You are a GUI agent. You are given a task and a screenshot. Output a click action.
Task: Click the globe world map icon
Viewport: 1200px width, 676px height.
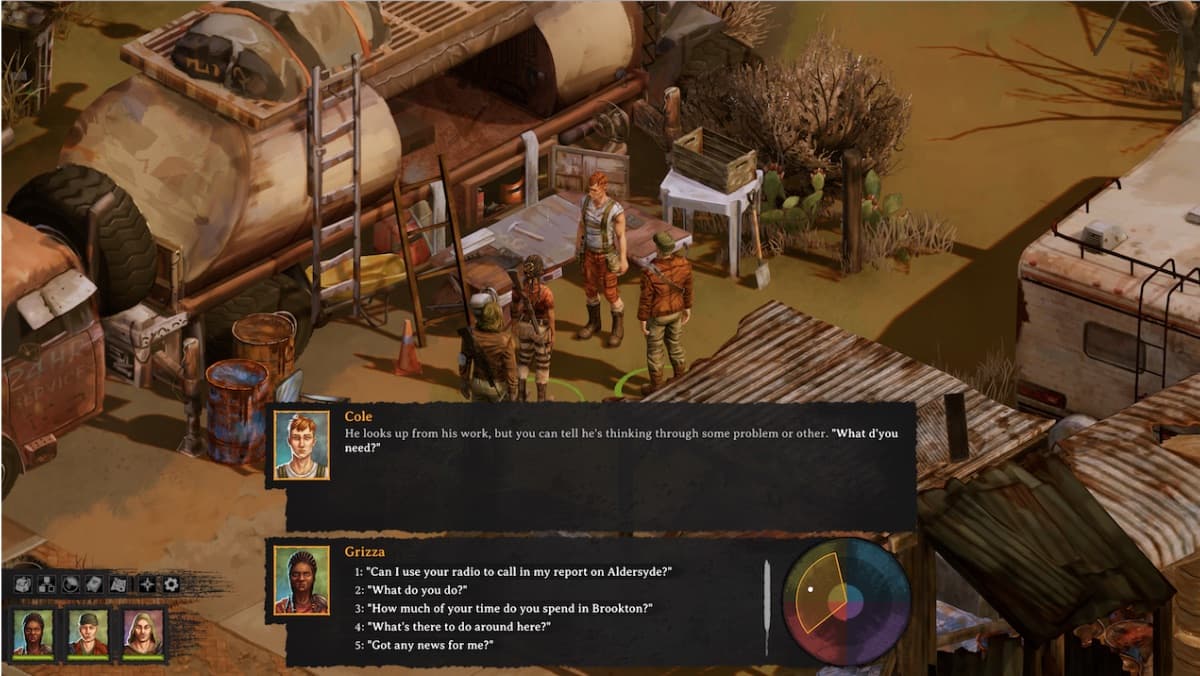(x=70, y=584)
